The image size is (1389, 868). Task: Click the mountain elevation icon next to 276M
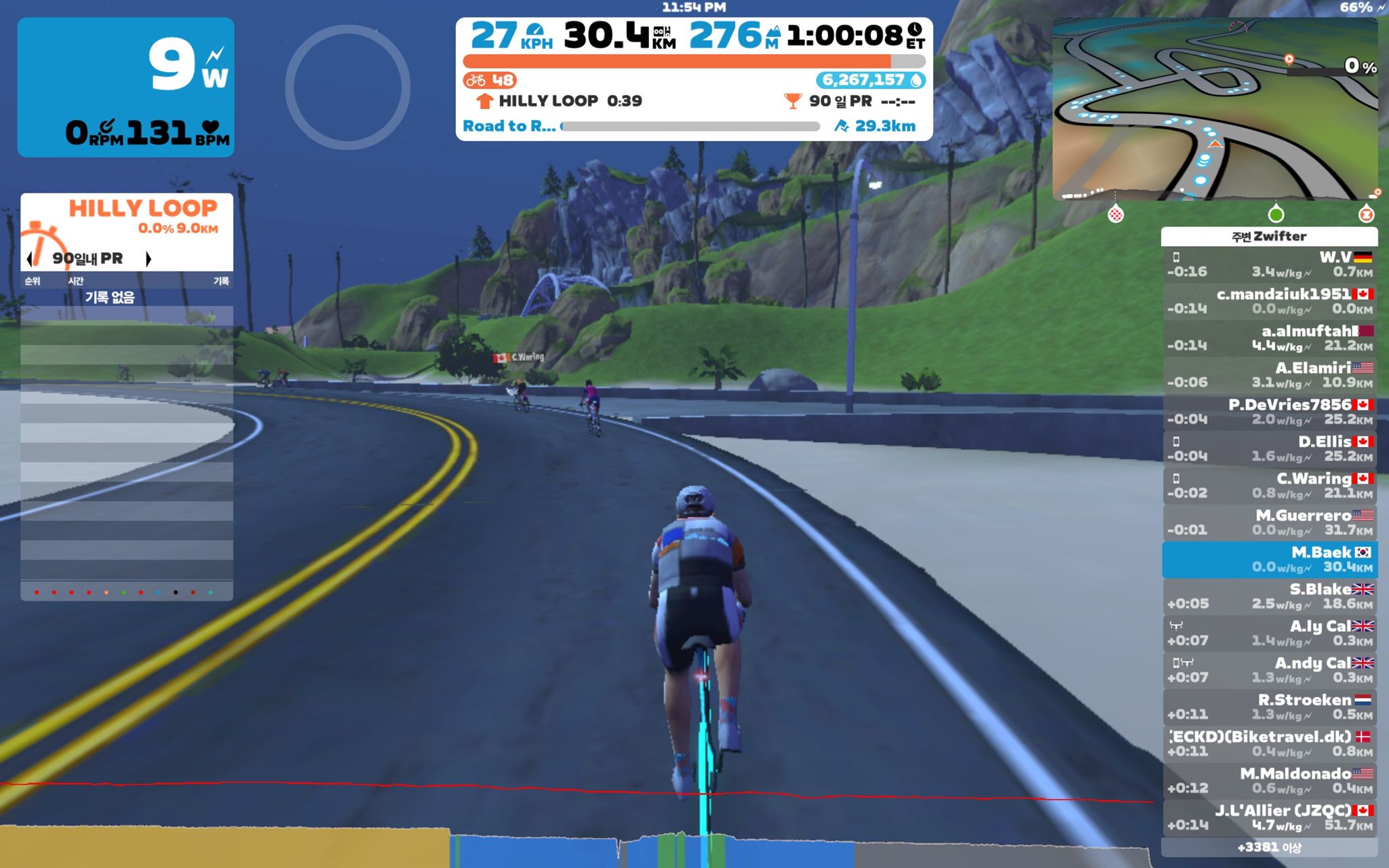click(774, 33)
